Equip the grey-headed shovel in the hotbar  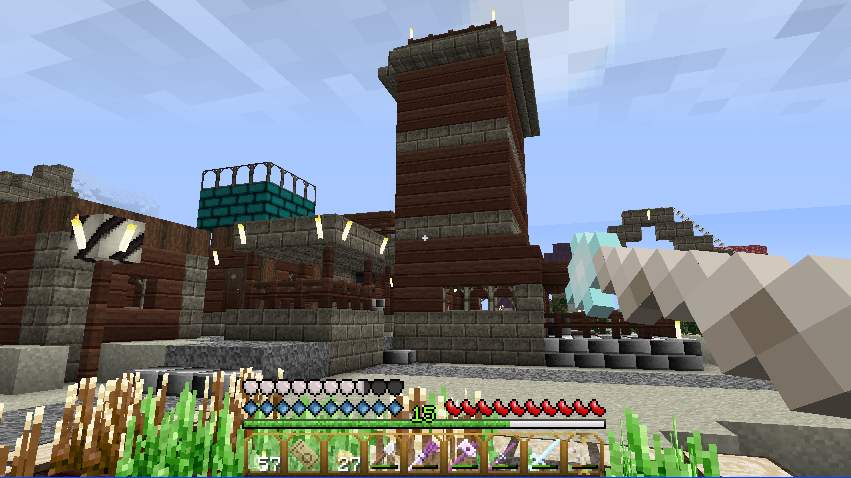385,454
